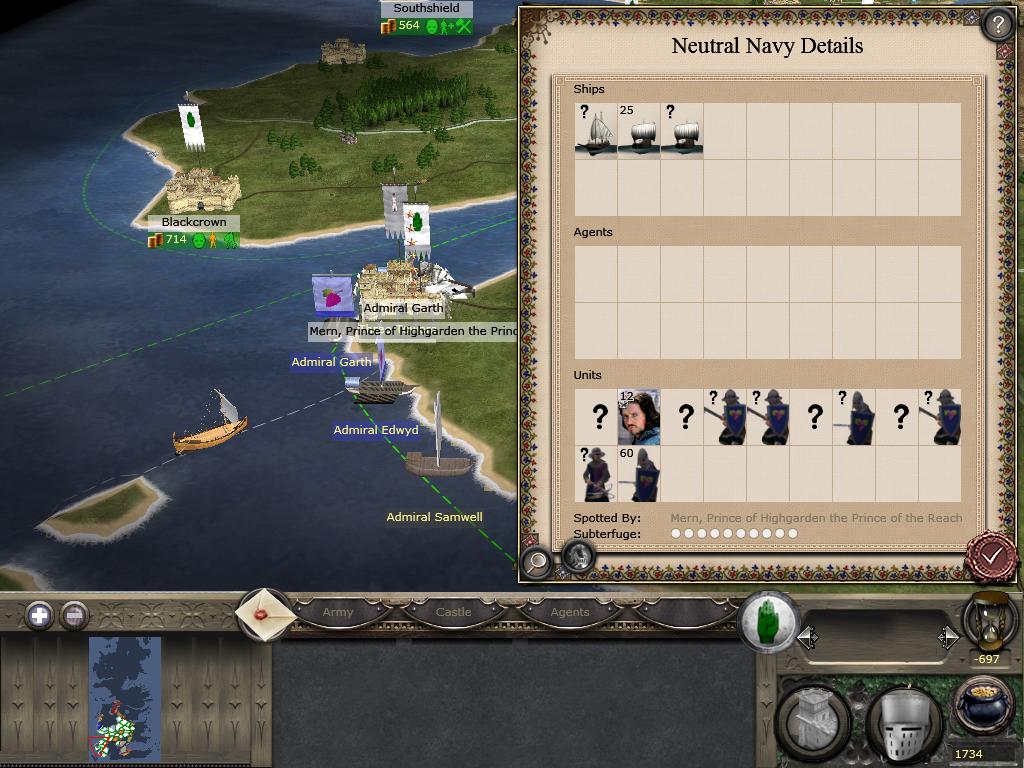Click the plus zoom button above minimap
1024x768 pixels.
point(39,615)
